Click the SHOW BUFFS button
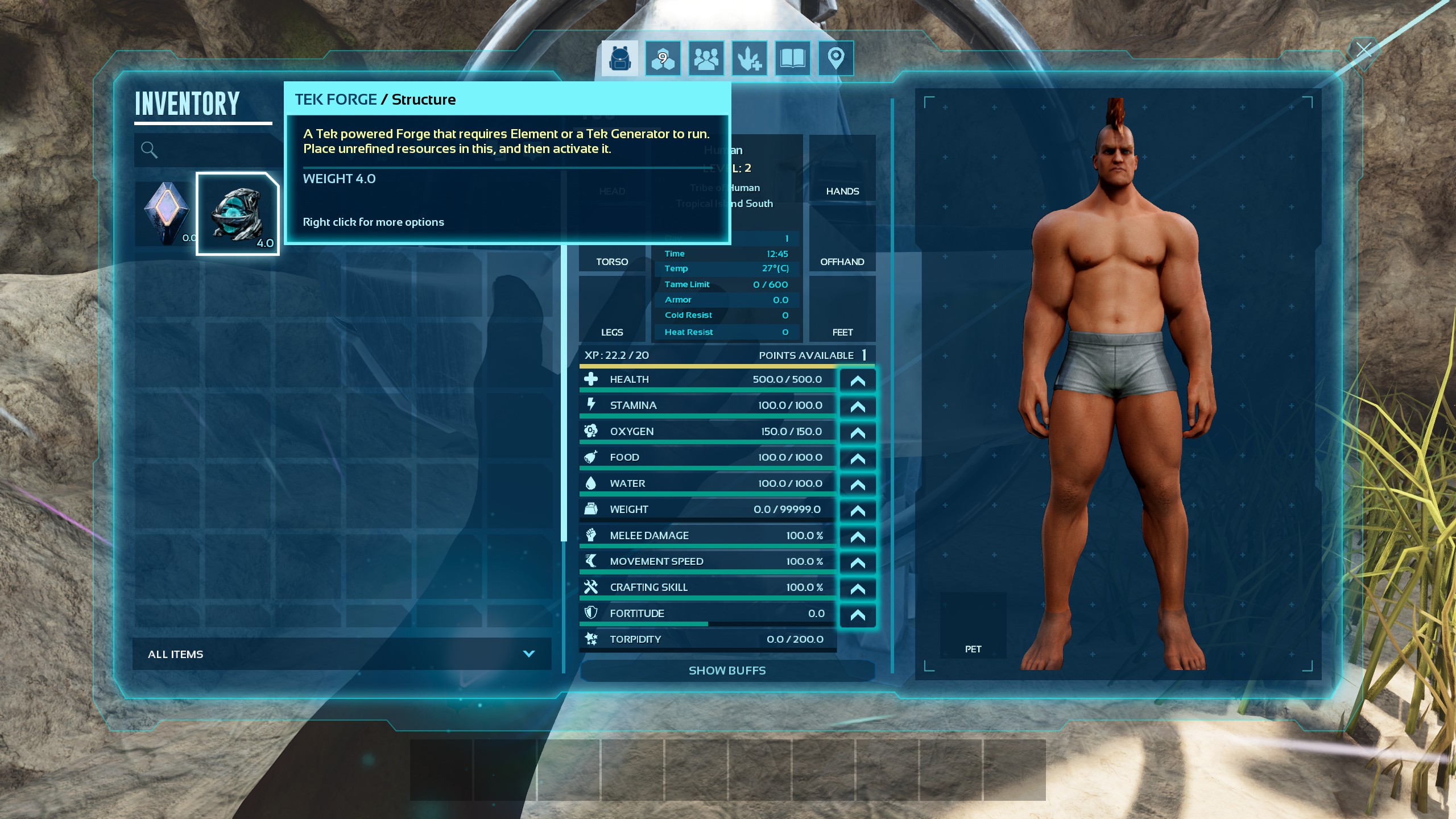The width and height of the screenshot is (1456, 819). tap(727, 671)
